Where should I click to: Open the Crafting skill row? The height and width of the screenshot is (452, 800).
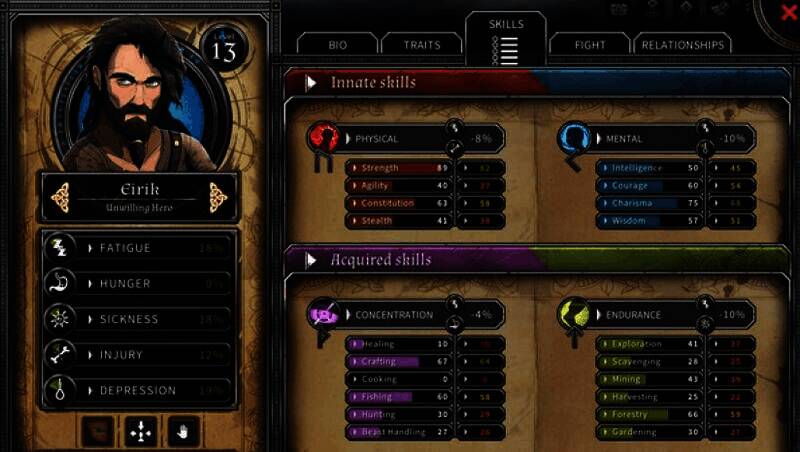pos(397,361)
